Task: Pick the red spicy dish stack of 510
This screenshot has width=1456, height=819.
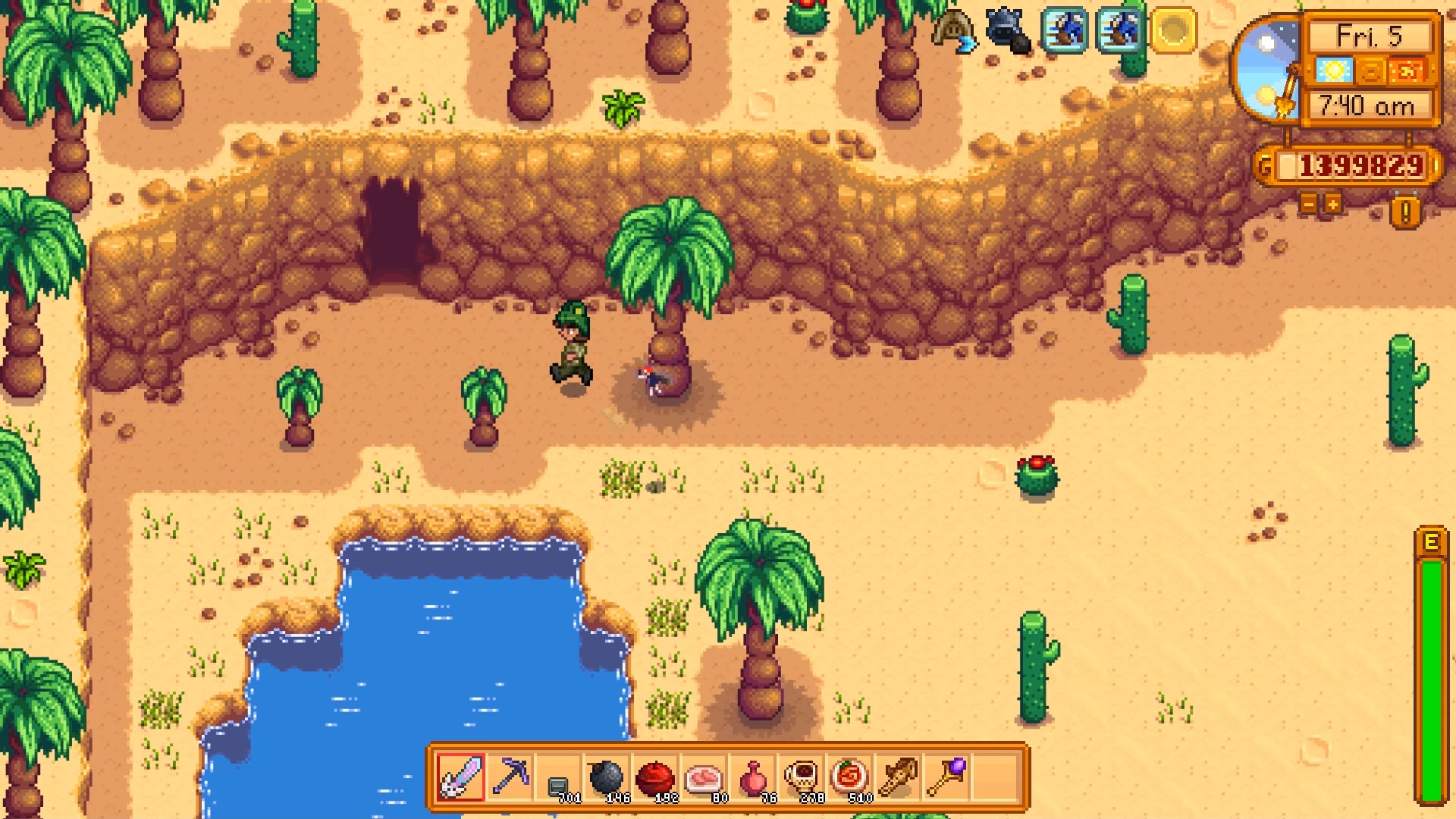Action: click(849, 777)
